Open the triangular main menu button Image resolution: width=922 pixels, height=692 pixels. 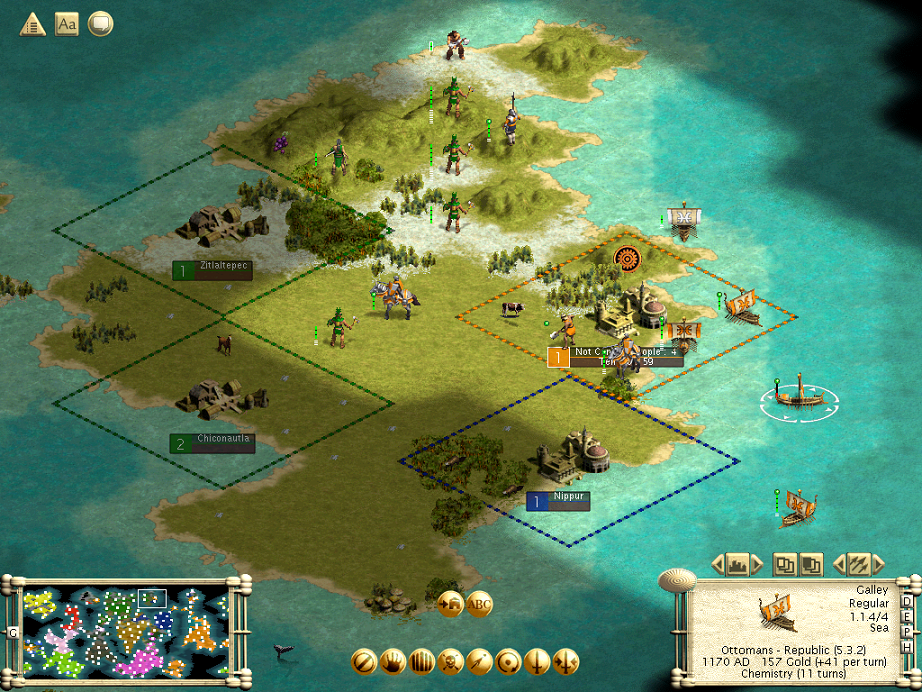pyautogui.click(x=32, y=24)
